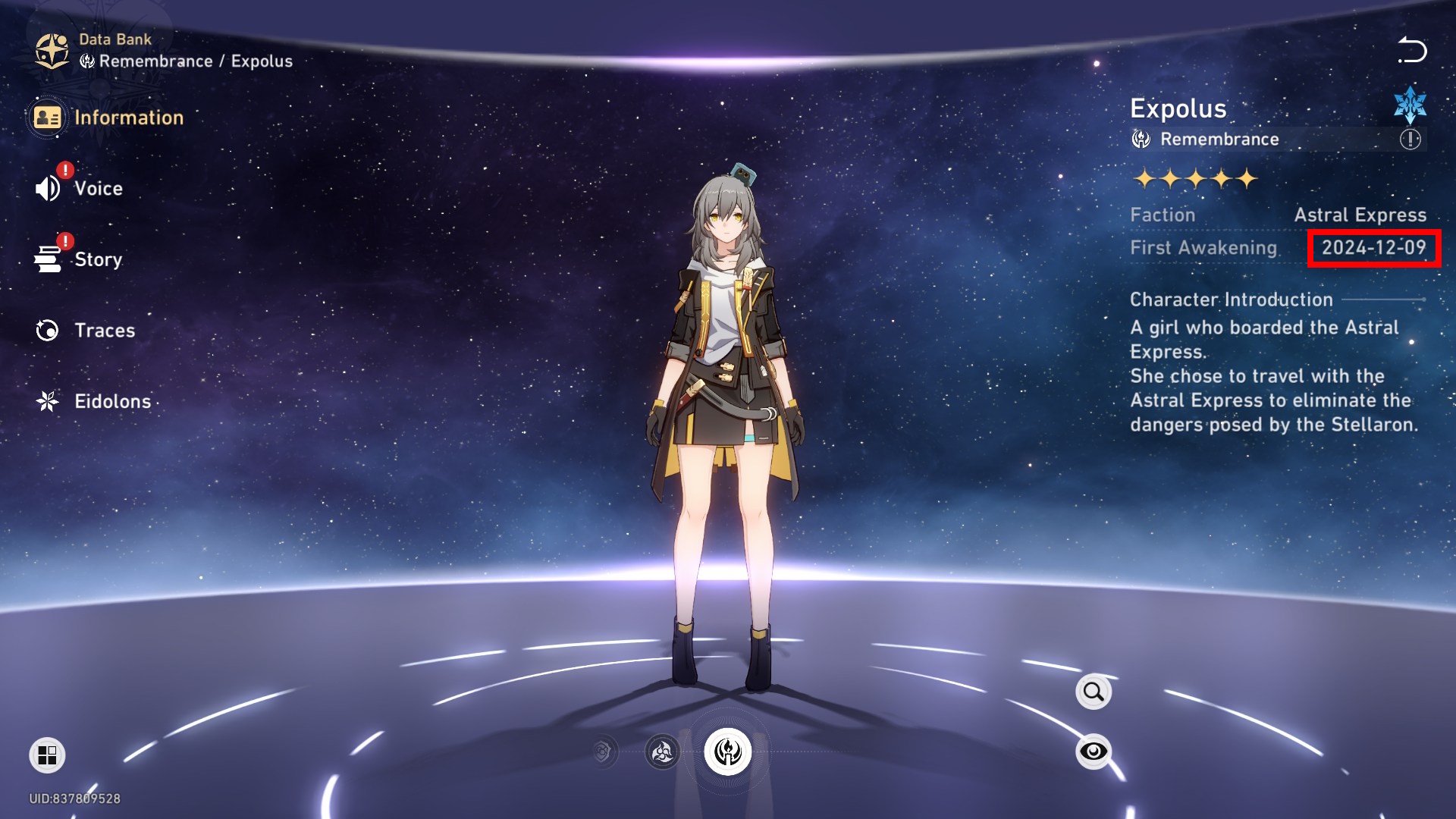Switch to the Harmony path icon
Image resolution: width=1456 pixels, height=819 pixels.
click(x=662, y=752)
